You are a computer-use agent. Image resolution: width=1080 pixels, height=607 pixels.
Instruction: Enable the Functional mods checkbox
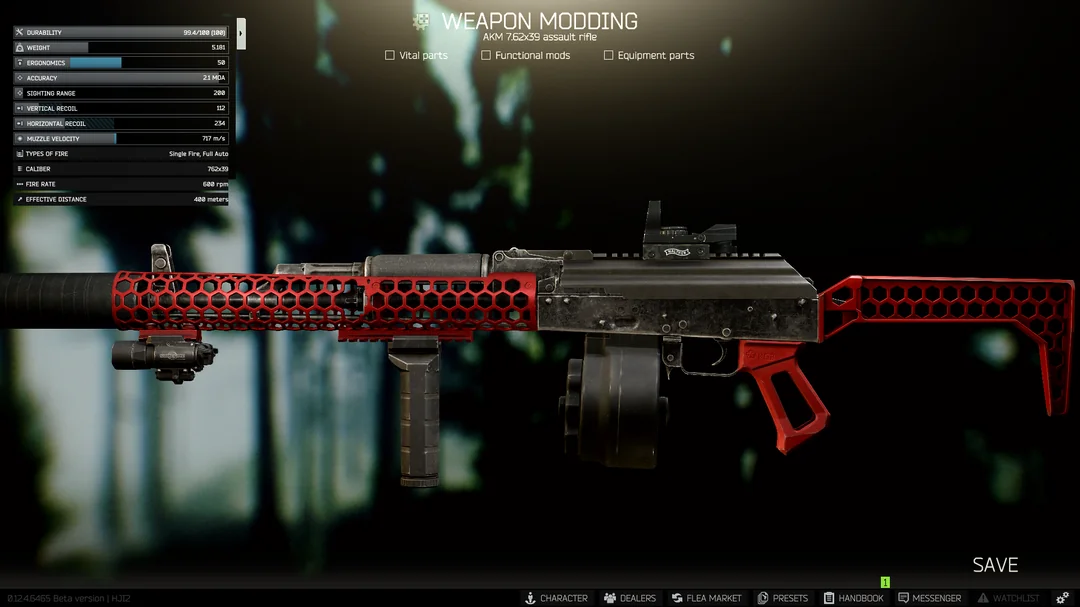pyautogui.click(x=486, y=56)
